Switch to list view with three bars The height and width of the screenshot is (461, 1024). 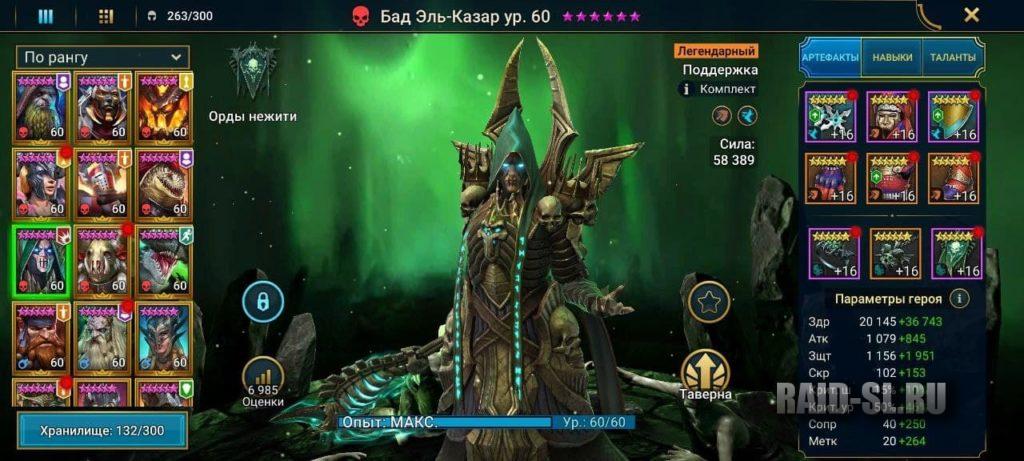pyautogui.click(x=45, y=16)
